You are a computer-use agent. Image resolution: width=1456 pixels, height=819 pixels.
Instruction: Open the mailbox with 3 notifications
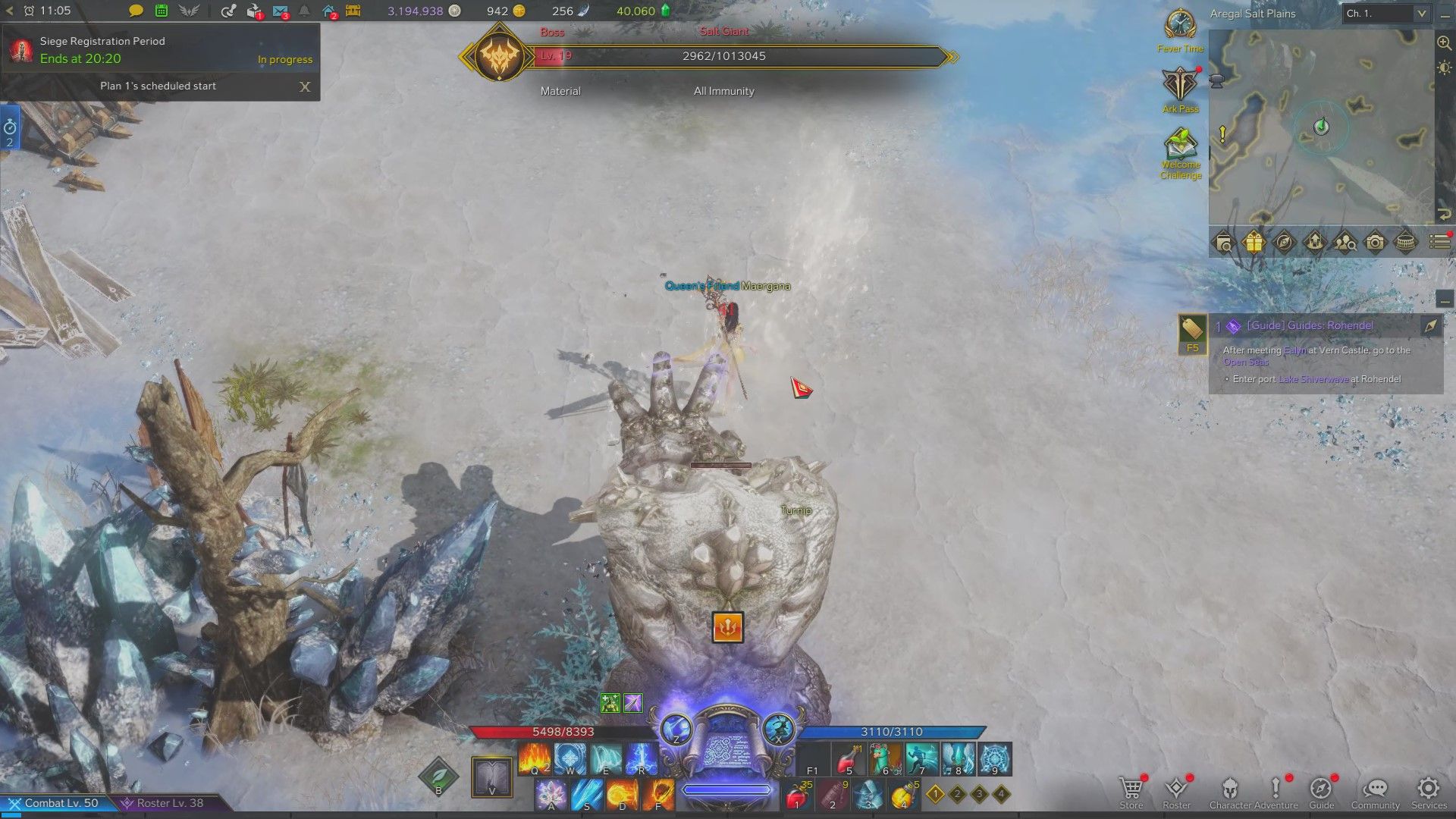tap(280, 11)
